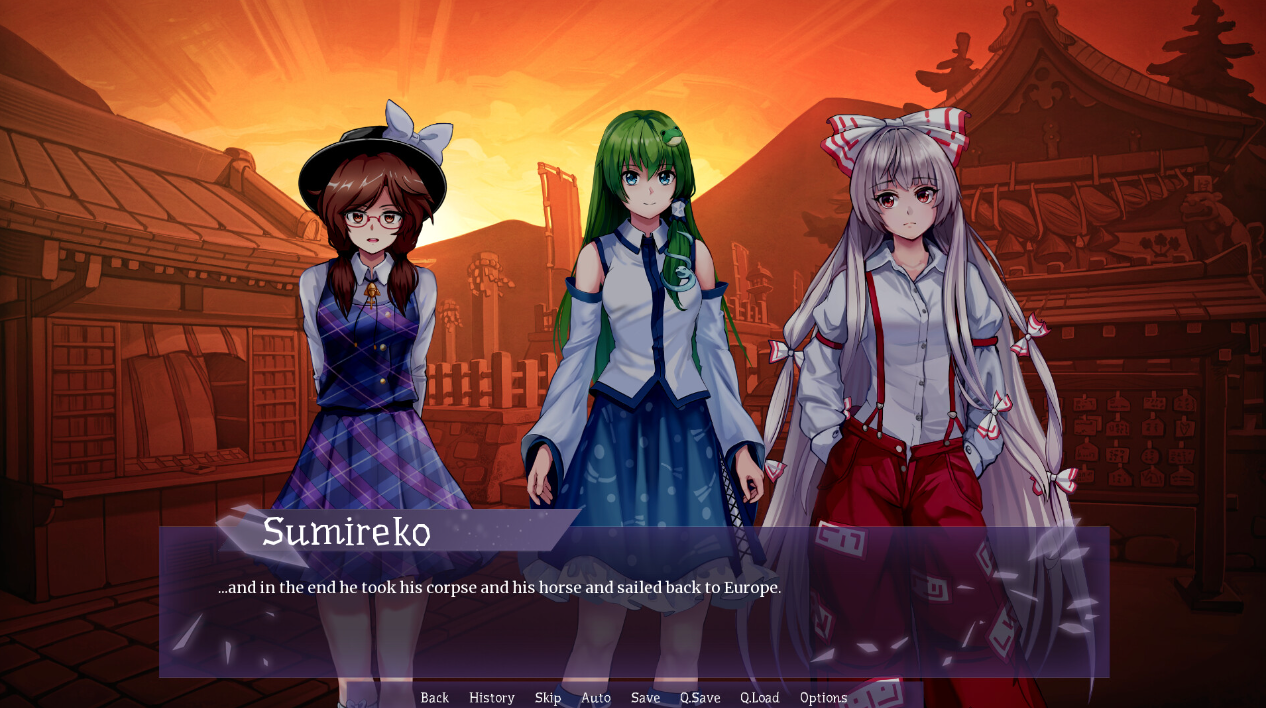Go Back to the previous dialogue line
Viewport: 1266px width, 708px height.
point(435,697)
